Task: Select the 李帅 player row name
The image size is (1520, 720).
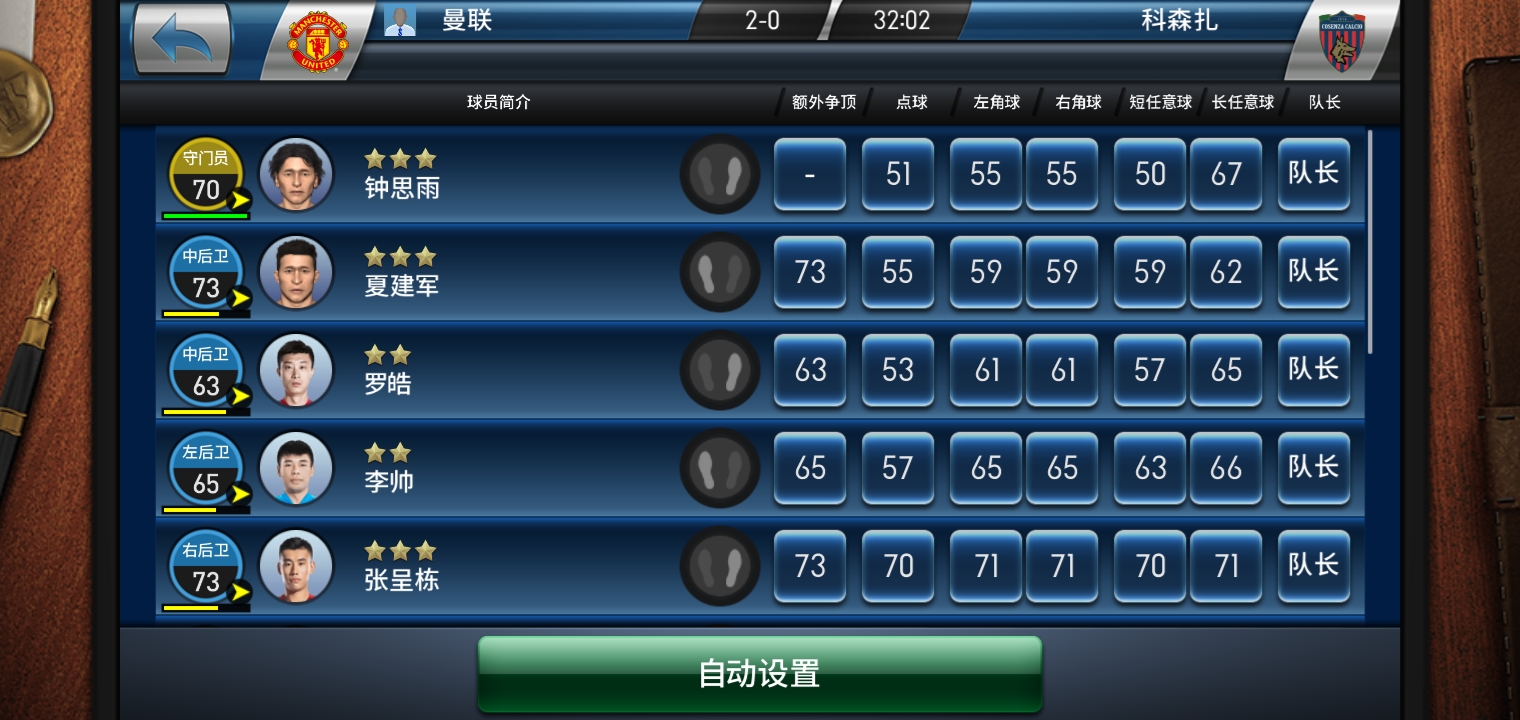Action: tap(389, 481)
